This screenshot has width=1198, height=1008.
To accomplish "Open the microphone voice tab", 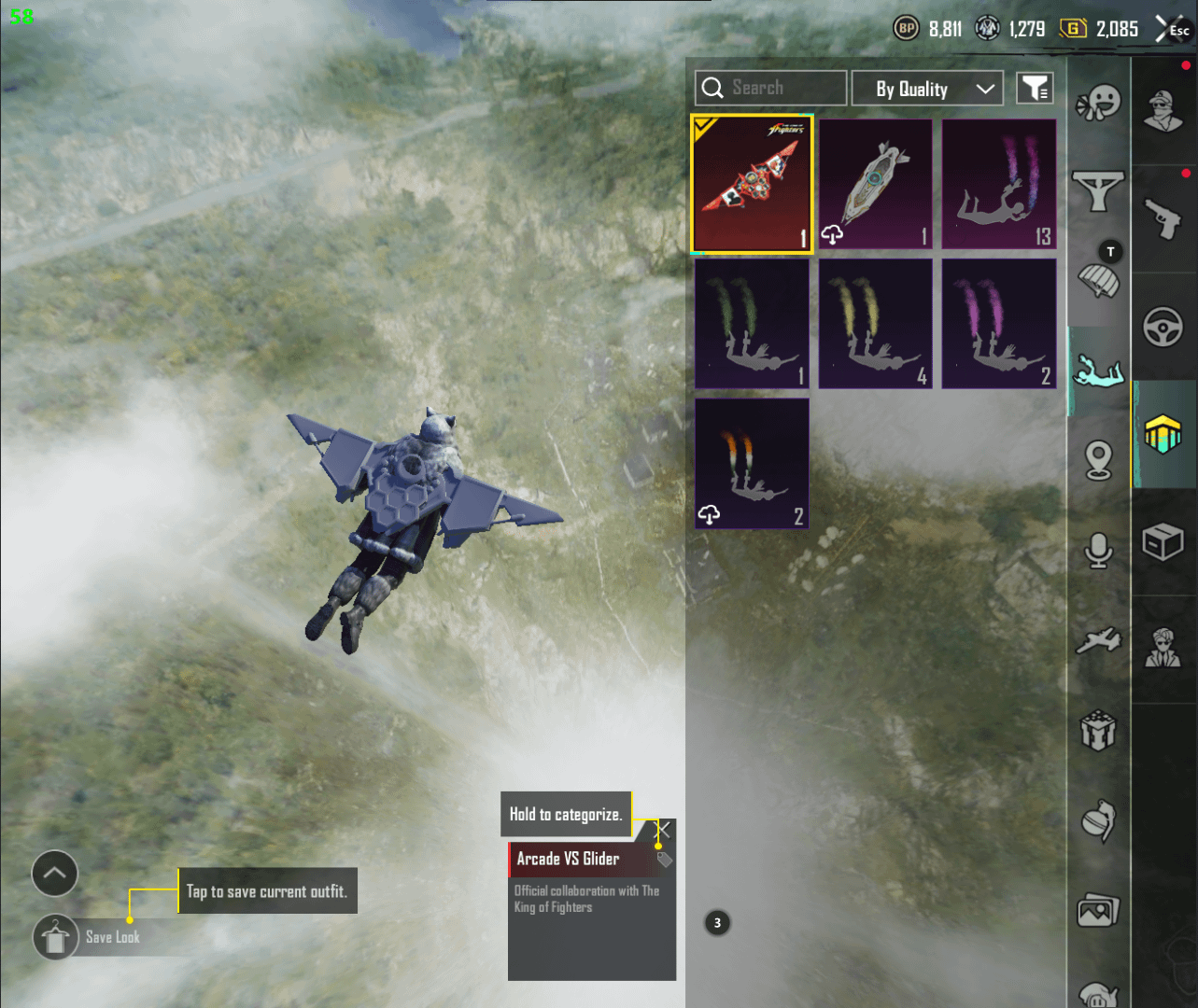I will tap(1098, 551).
